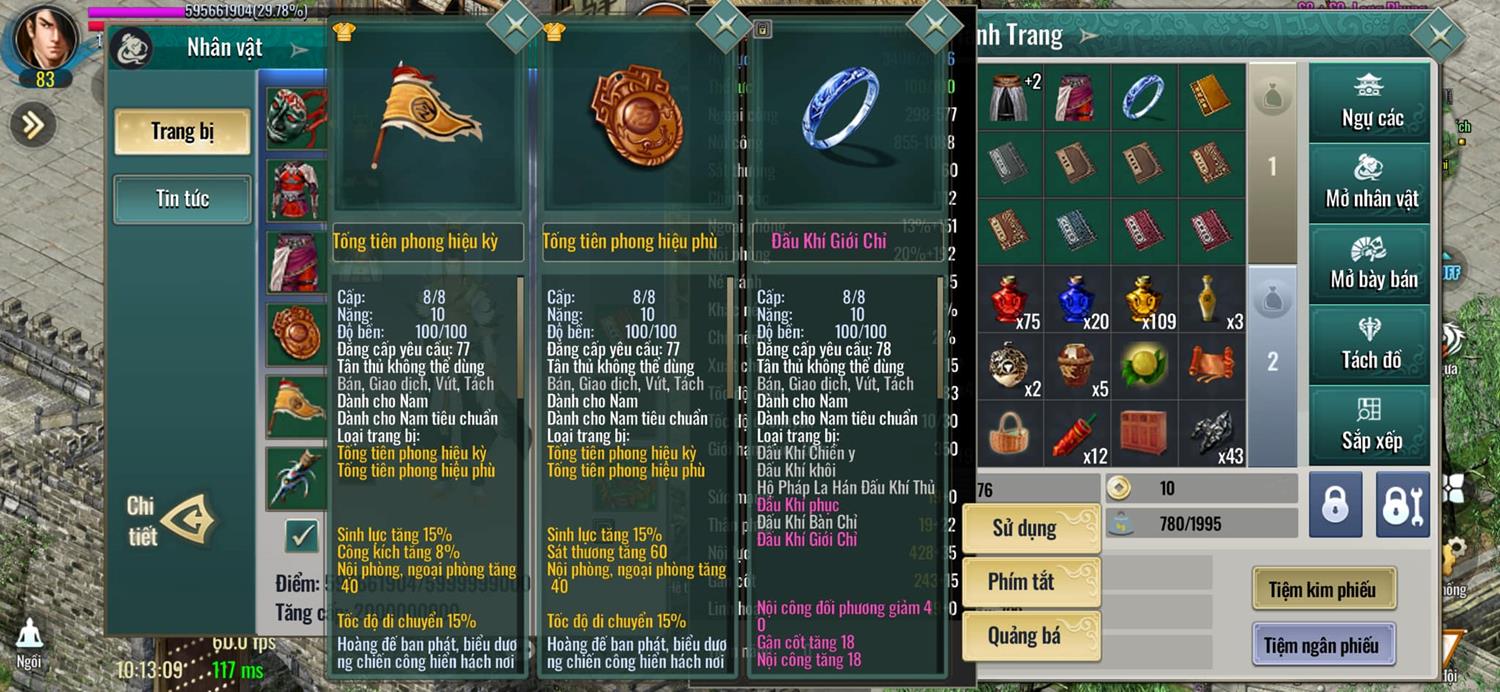Expand the double-arrow side menu
The height and width of the screenshot is (692, 1500).
33,124
